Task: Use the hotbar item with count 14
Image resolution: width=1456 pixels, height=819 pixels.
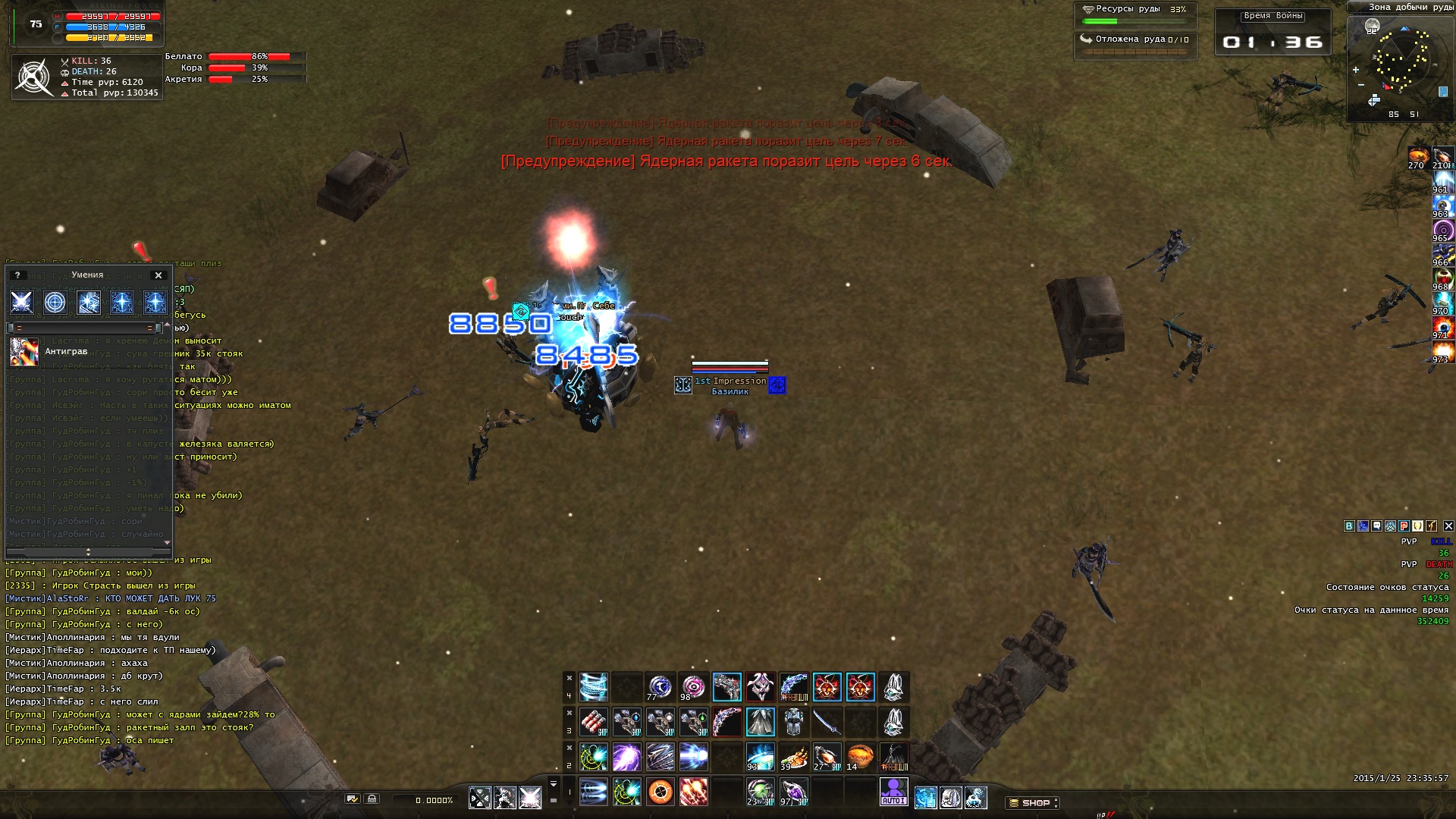Action: click(x=860, y=757)
